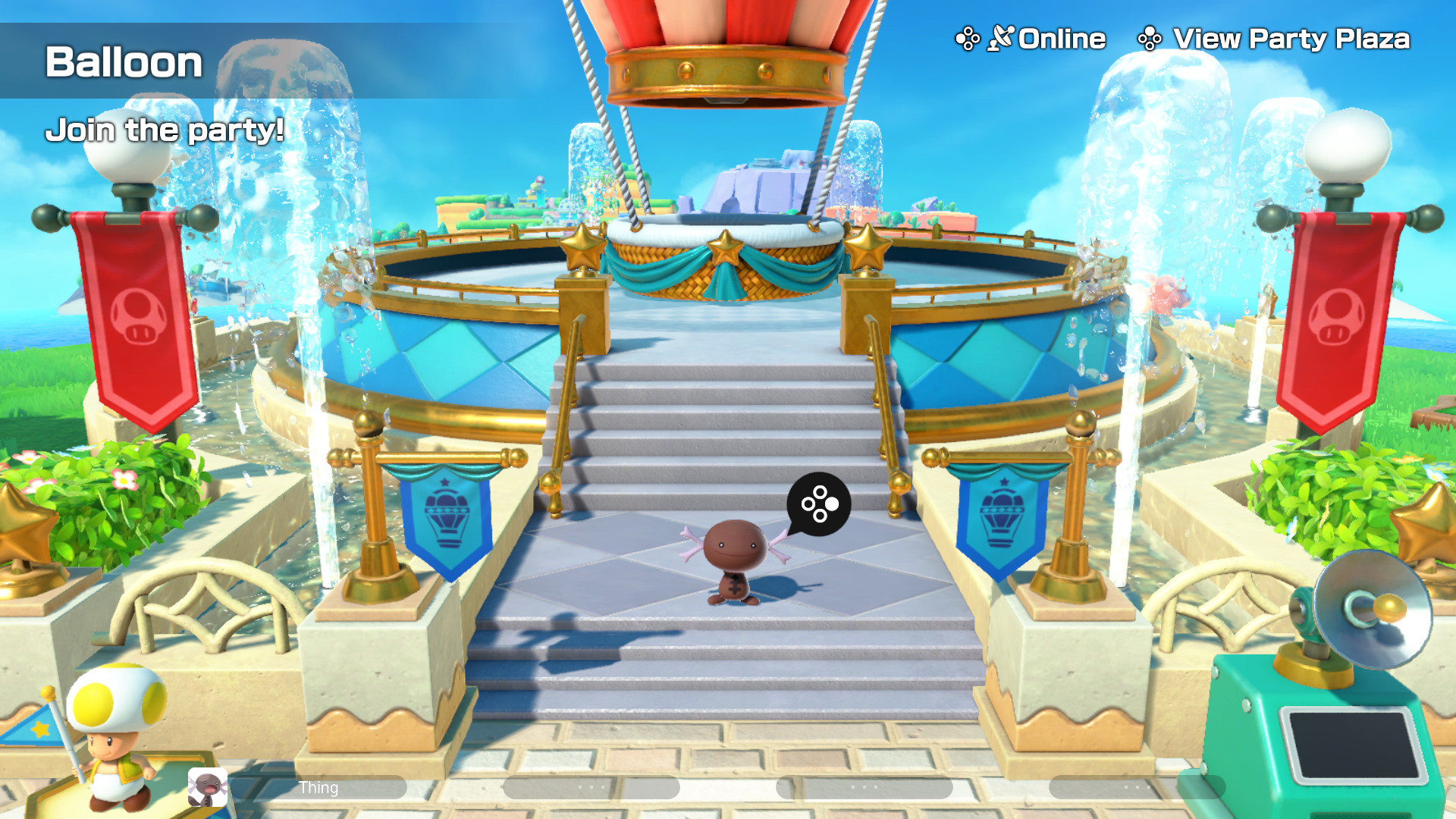Click the controller icon beside Online
The height and width of the screenshot is (819, 1456).
tap(966, 38)
